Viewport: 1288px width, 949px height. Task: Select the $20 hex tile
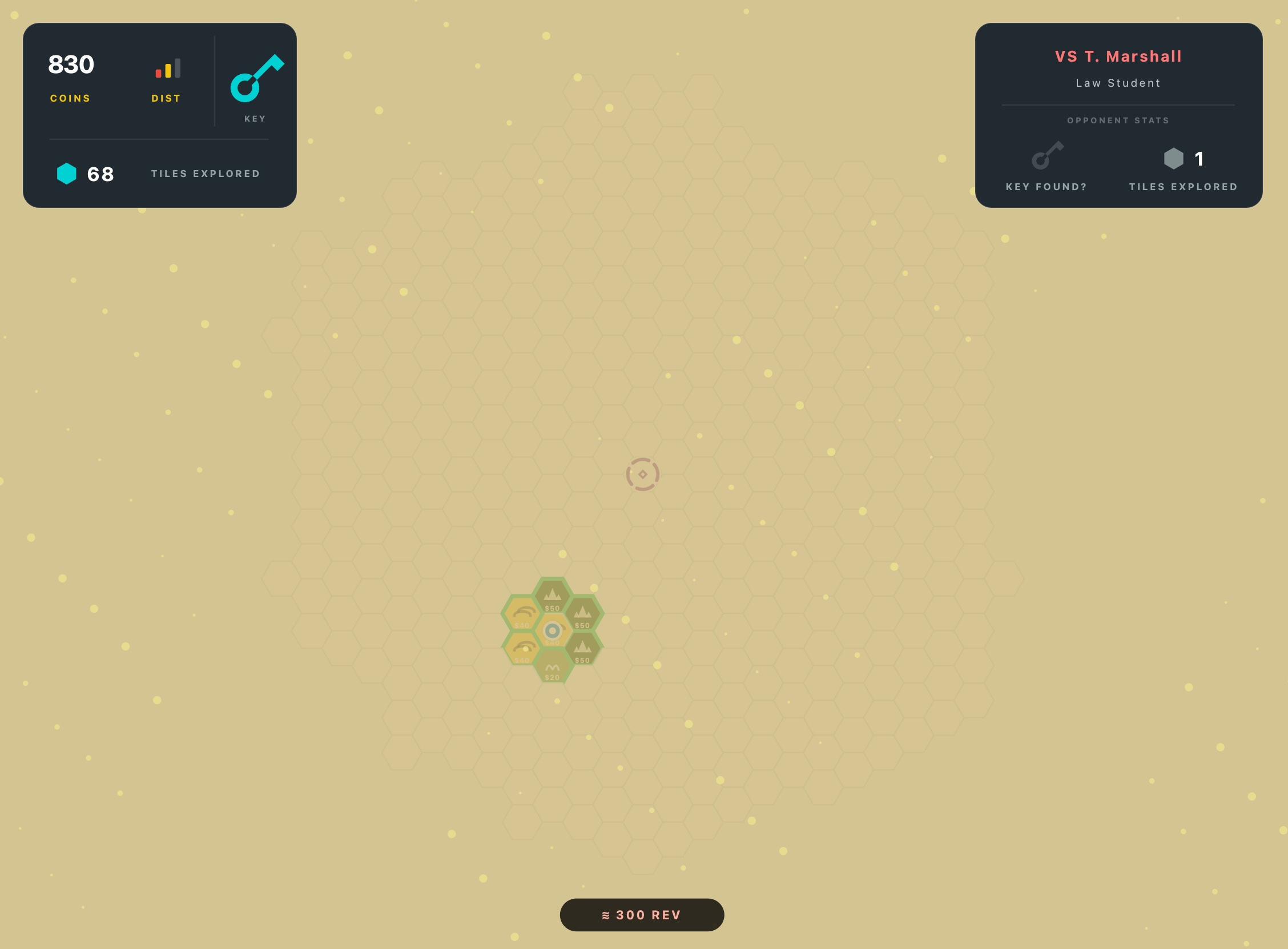tap(552, 667)
